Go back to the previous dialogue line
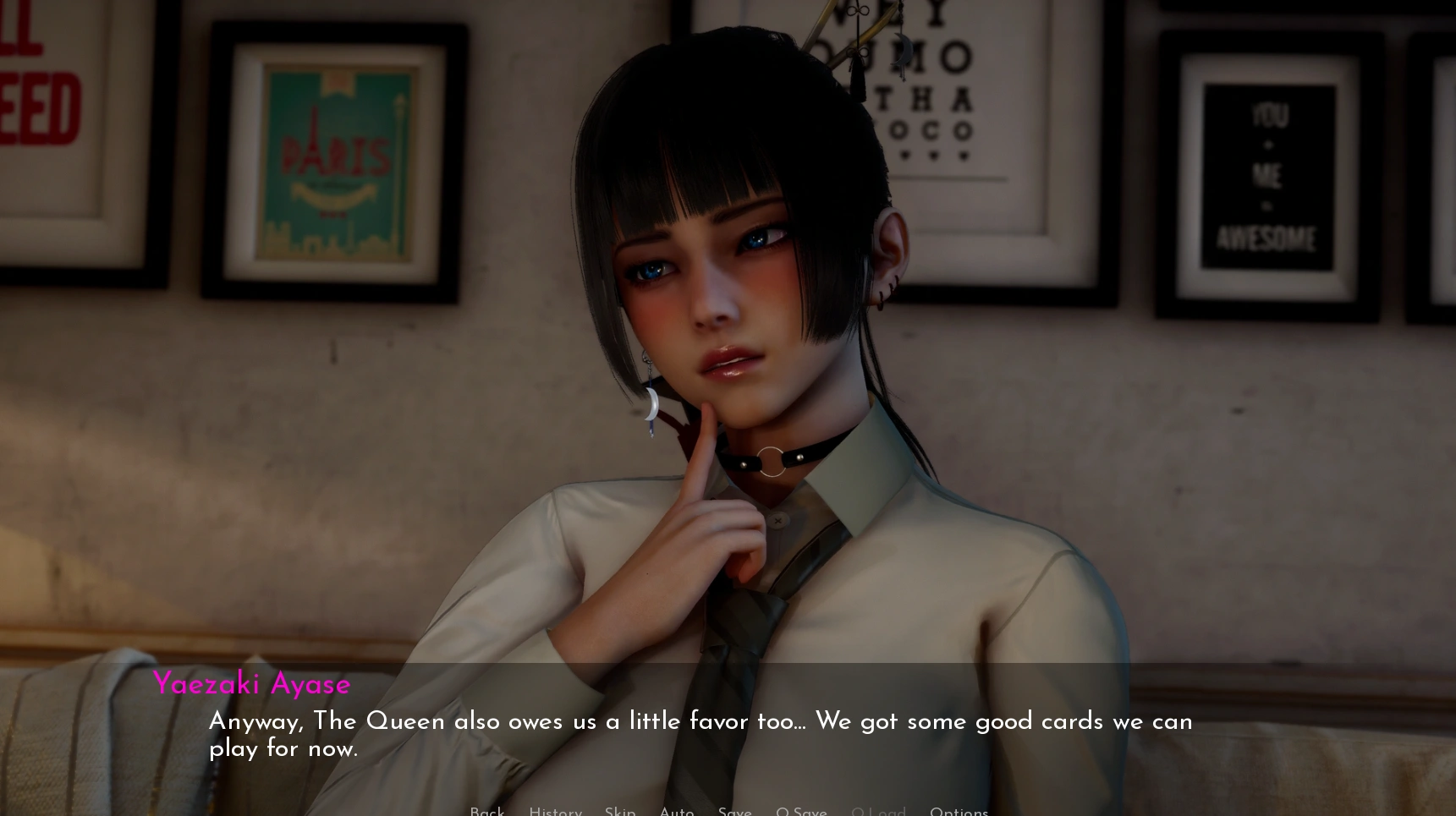Image resolution: width=1456 pixels, height=816 pixels. pyautogui.click(x=486, y=811)
